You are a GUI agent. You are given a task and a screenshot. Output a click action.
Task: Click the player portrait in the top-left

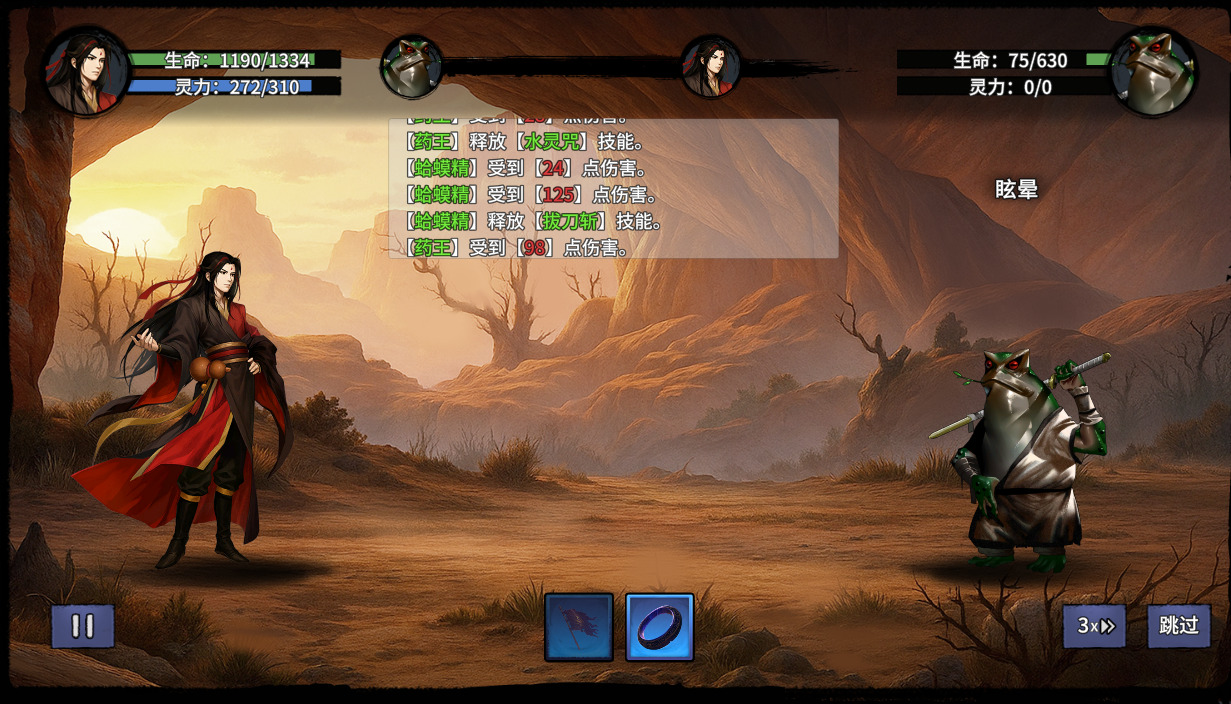(x=86, y=73)
